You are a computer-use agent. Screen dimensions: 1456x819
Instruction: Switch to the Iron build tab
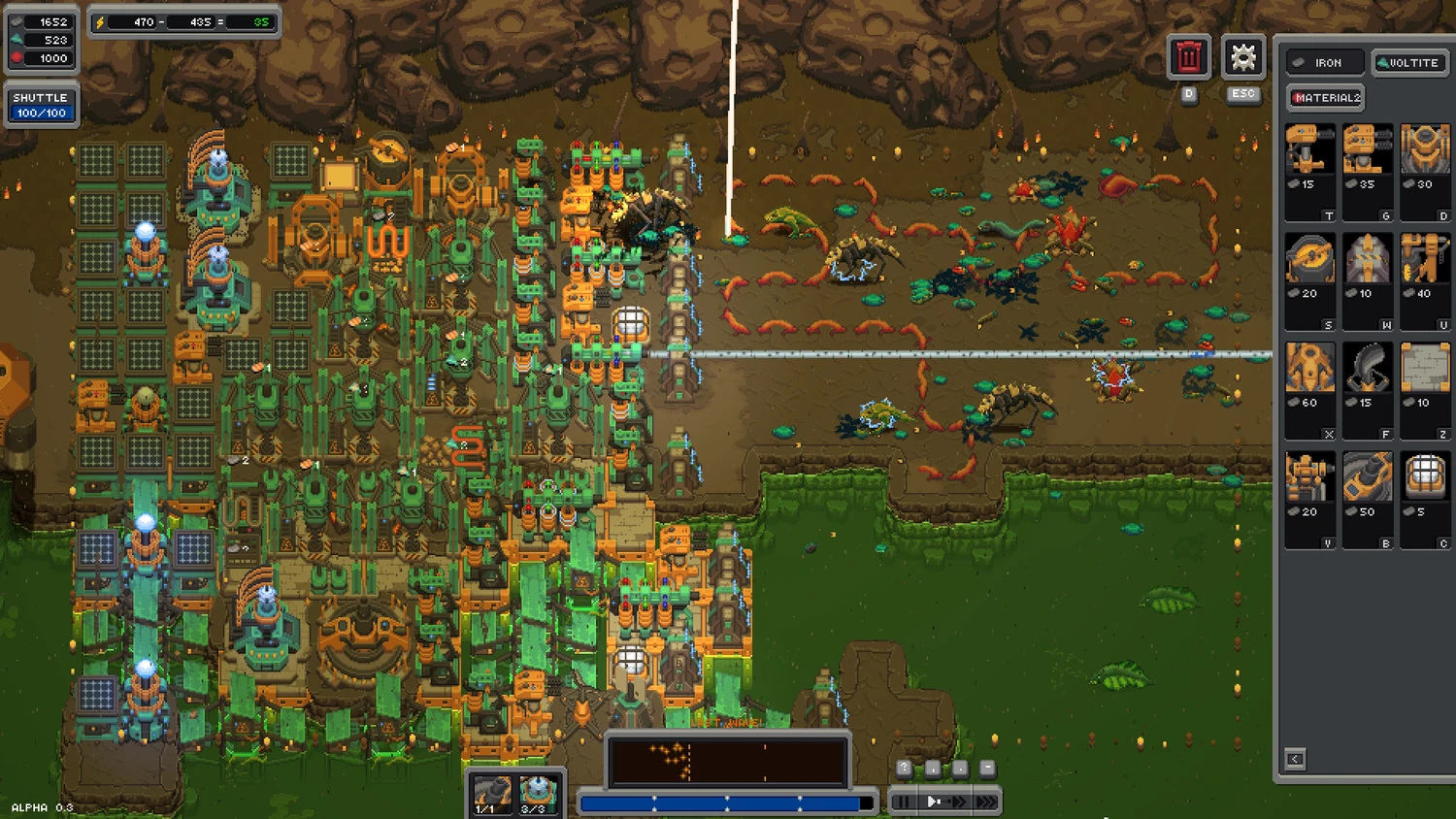pos(1326,63)
